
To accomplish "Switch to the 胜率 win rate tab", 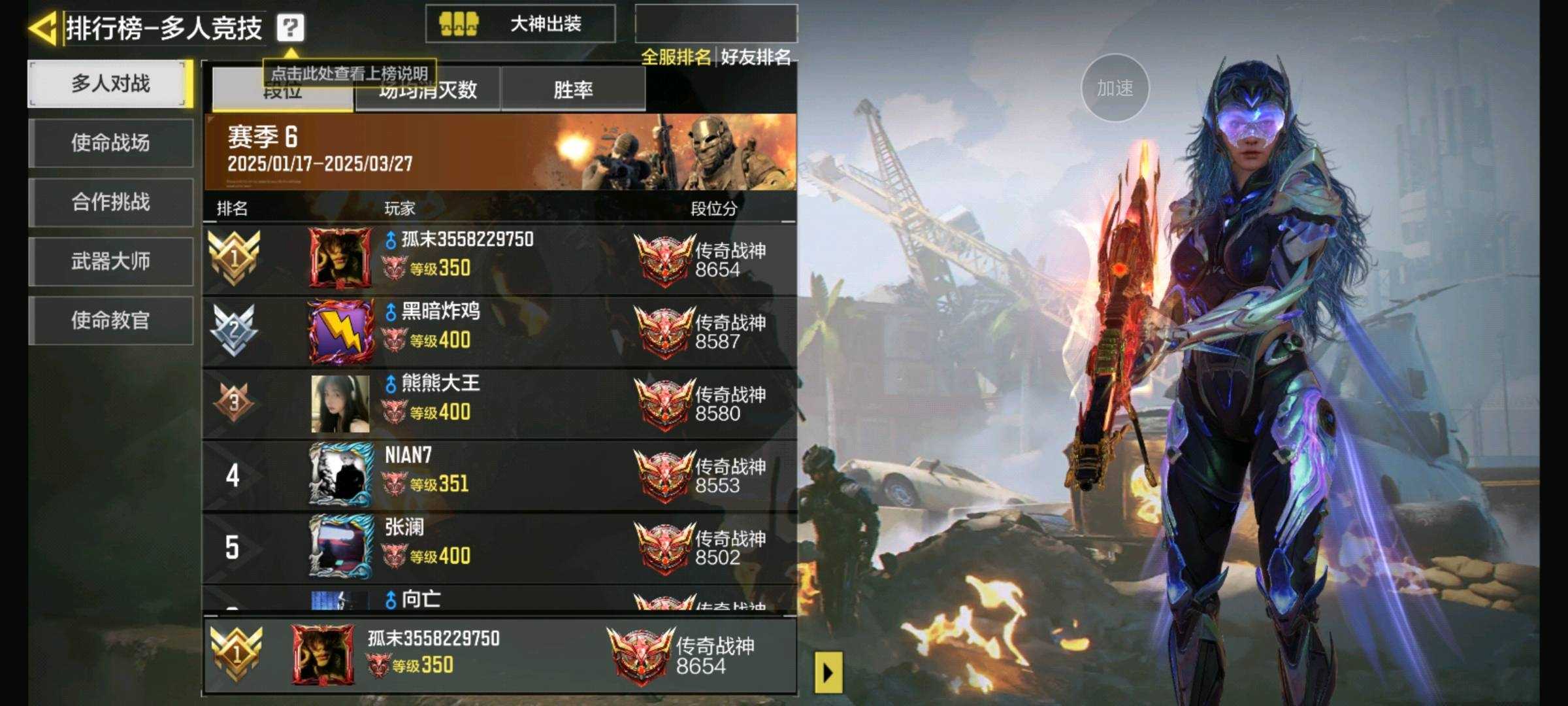I will click(573, 90).
